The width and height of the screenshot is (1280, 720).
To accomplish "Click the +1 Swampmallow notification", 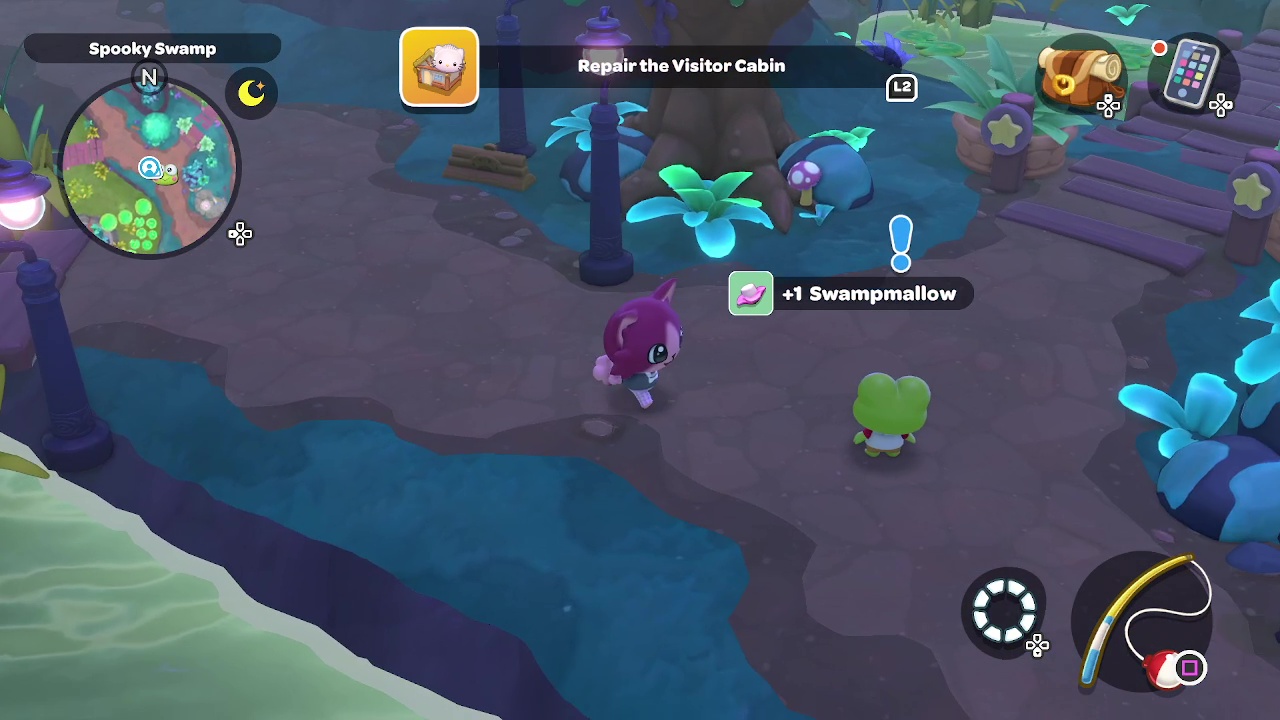I will (869, 293).
